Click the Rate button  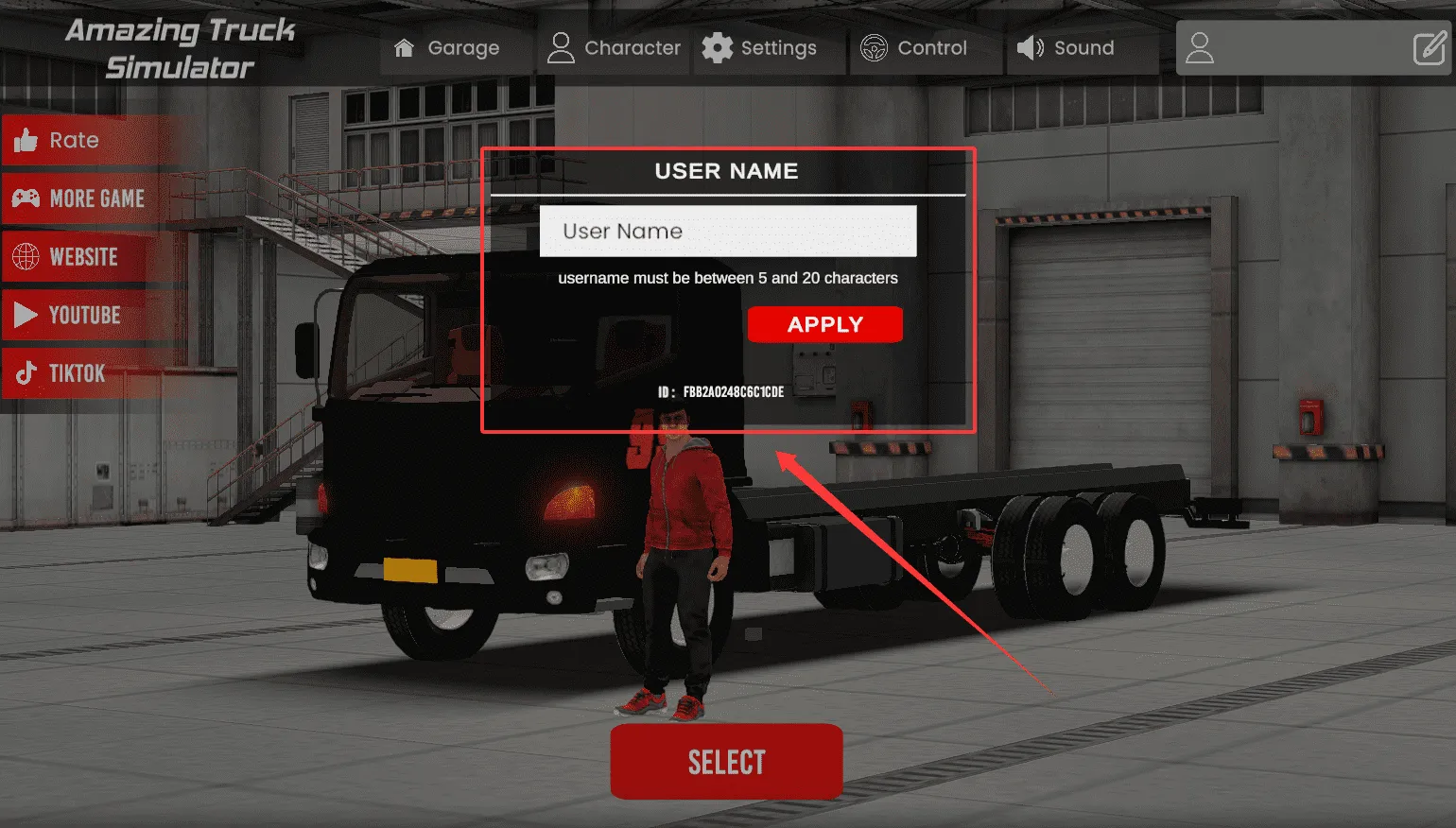pyautogui.click(x=74, y=141)
